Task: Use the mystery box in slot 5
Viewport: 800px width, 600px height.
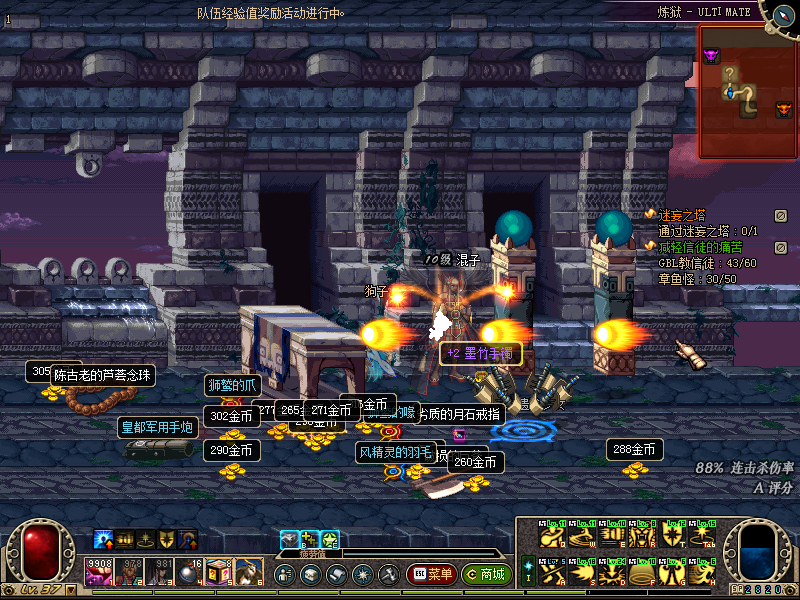Action: 220,572
